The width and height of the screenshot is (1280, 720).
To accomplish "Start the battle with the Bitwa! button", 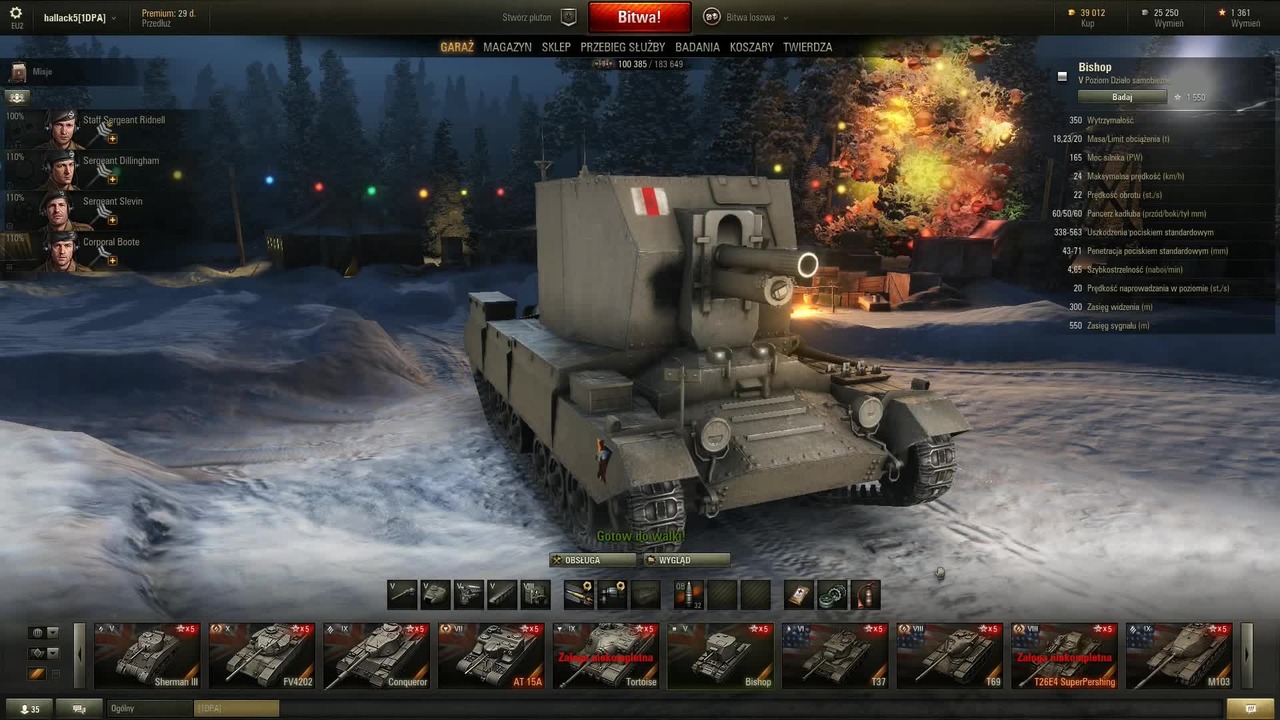I will 639,17.
